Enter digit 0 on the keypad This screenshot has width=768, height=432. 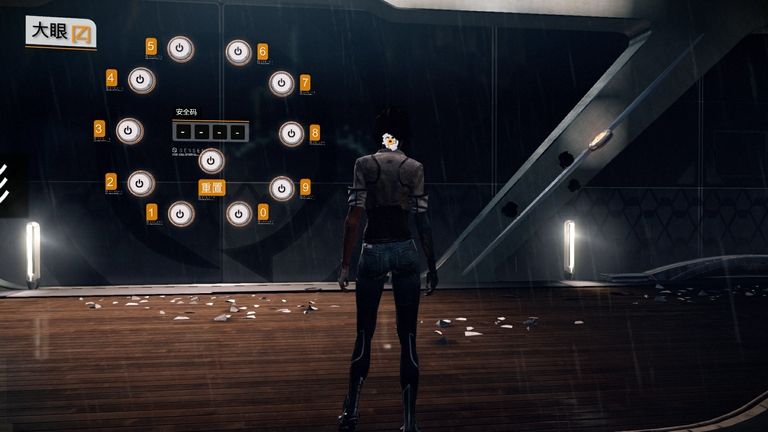(239, 213)
